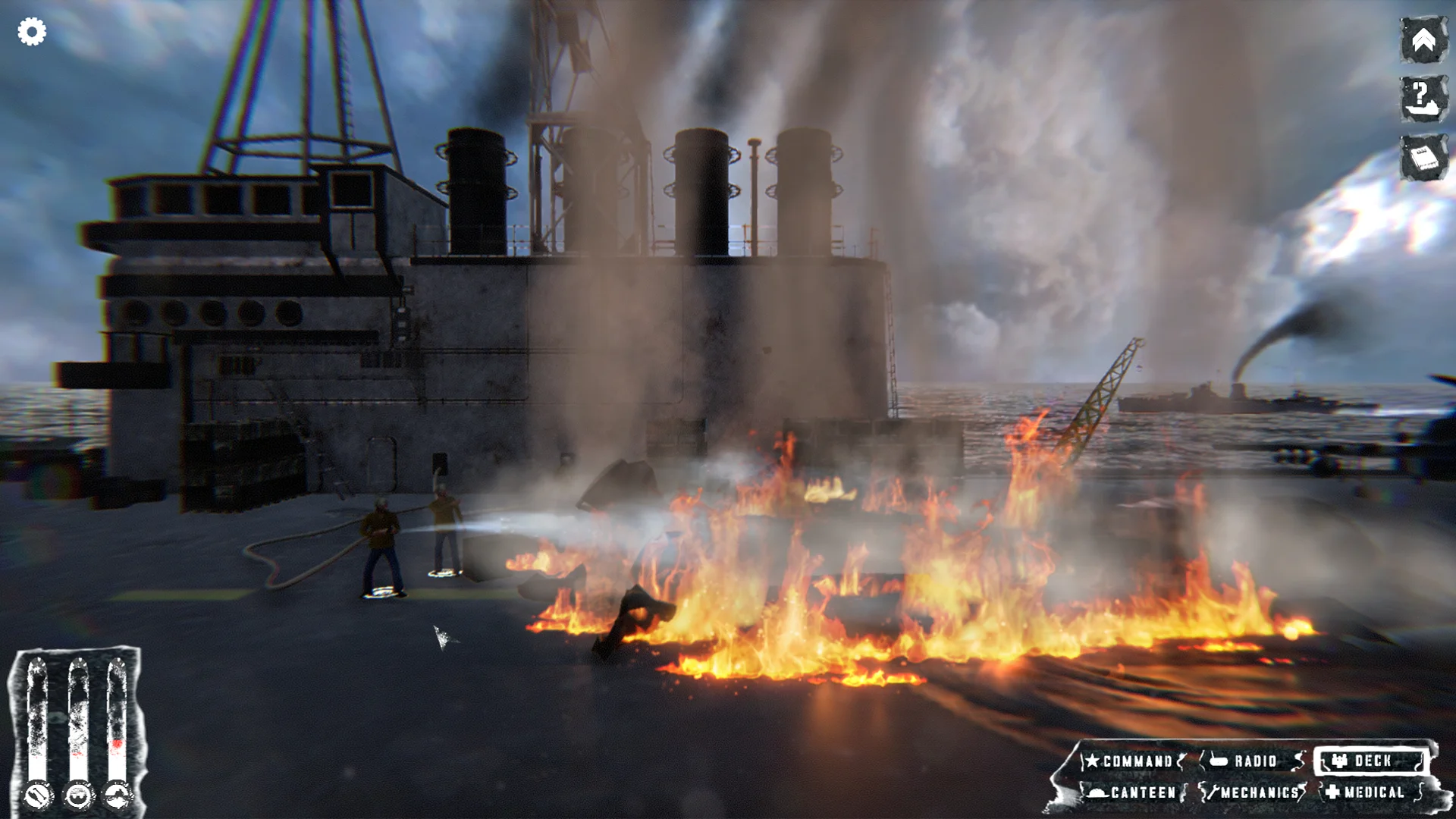This screenshot has width=1456, height=819.
Task: Click the wrench icon on MECHANICS tab
Action: click(x=1215, y=792)
